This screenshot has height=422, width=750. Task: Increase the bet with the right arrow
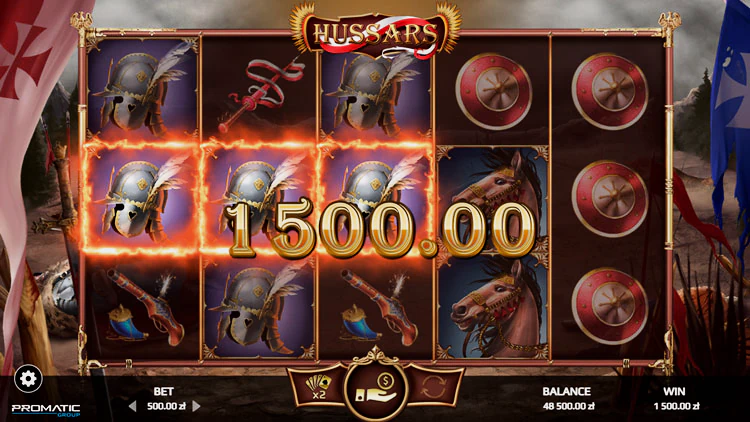[196, 406]
